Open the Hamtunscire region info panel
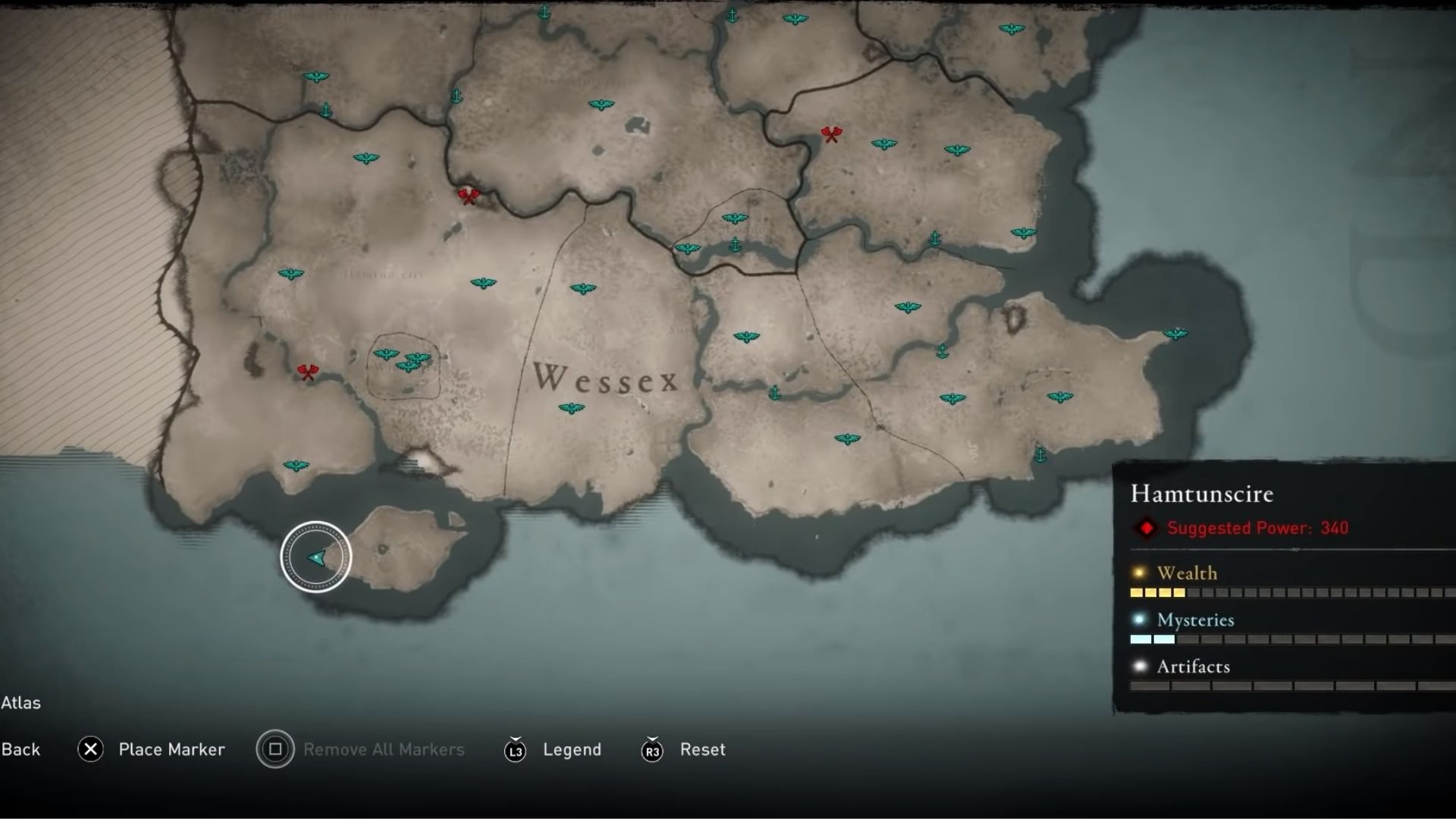 click(1202, 494)
